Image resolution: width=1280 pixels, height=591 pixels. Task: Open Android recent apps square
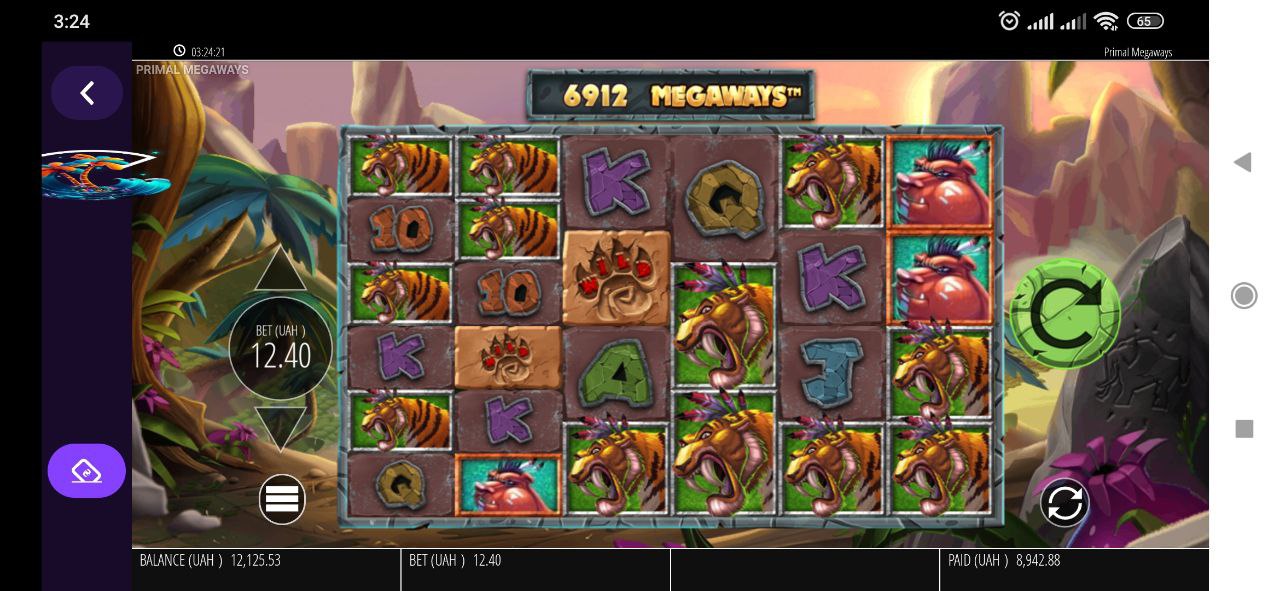[1244, 429]
